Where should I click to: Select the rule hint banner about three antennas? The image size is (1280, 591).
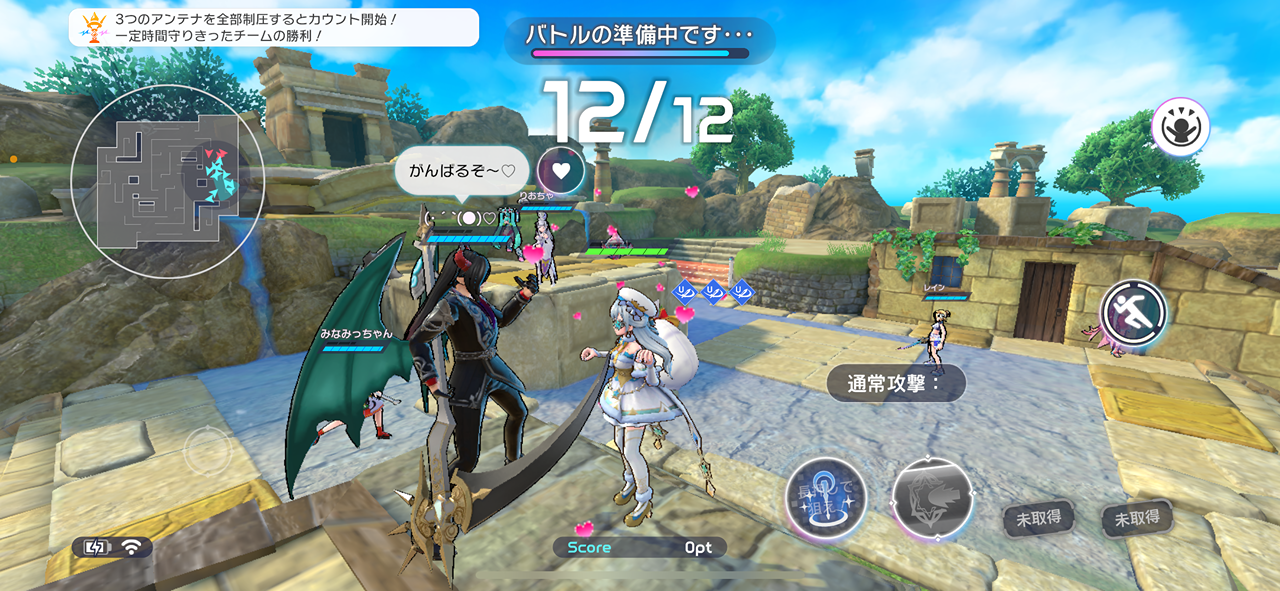(x=274, y=27)
